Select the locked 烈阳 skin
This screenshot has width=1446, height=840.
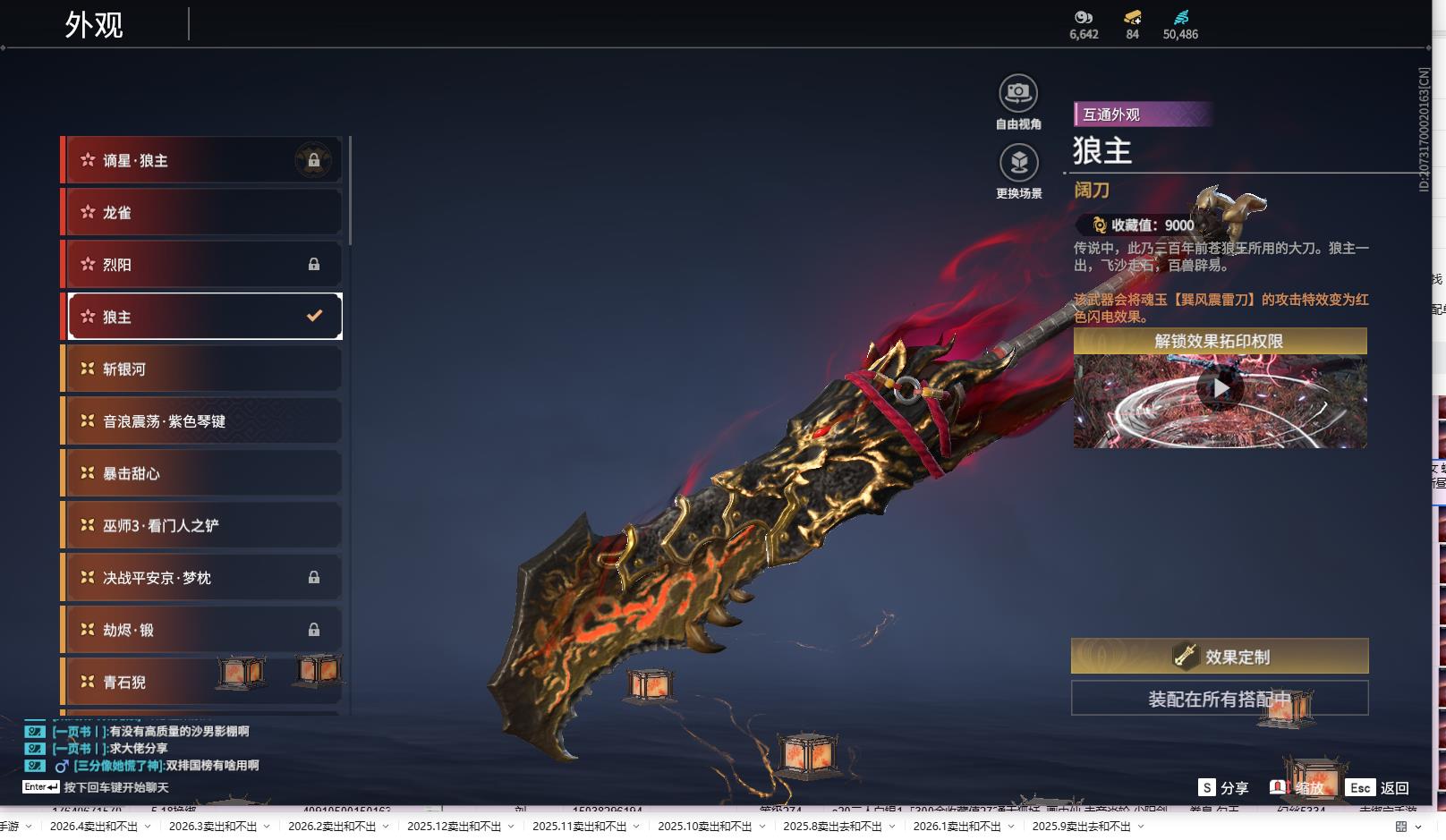(202, 264)
